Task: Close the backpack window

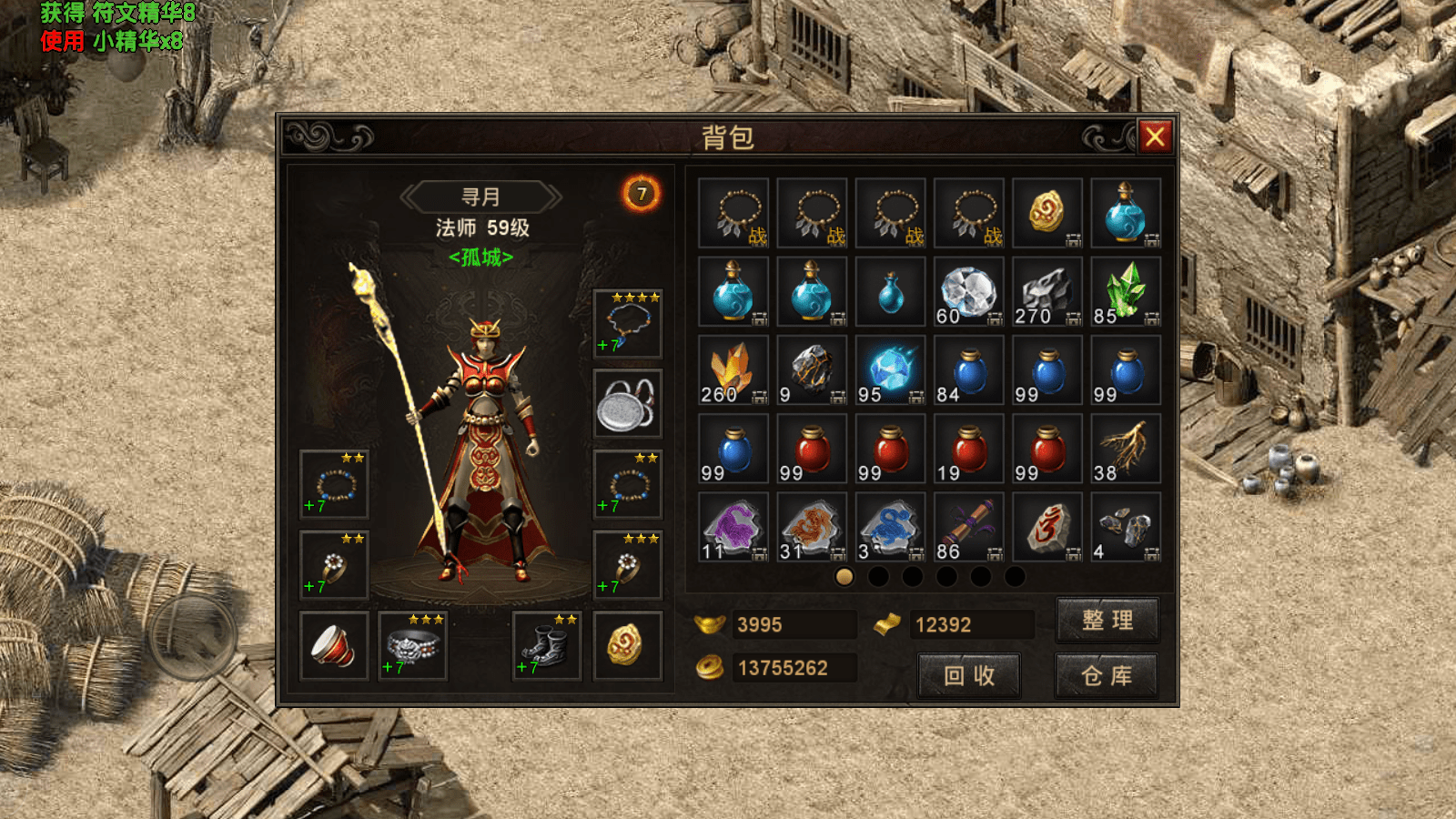Action: pyautogui.click(x=1155, y=137)
